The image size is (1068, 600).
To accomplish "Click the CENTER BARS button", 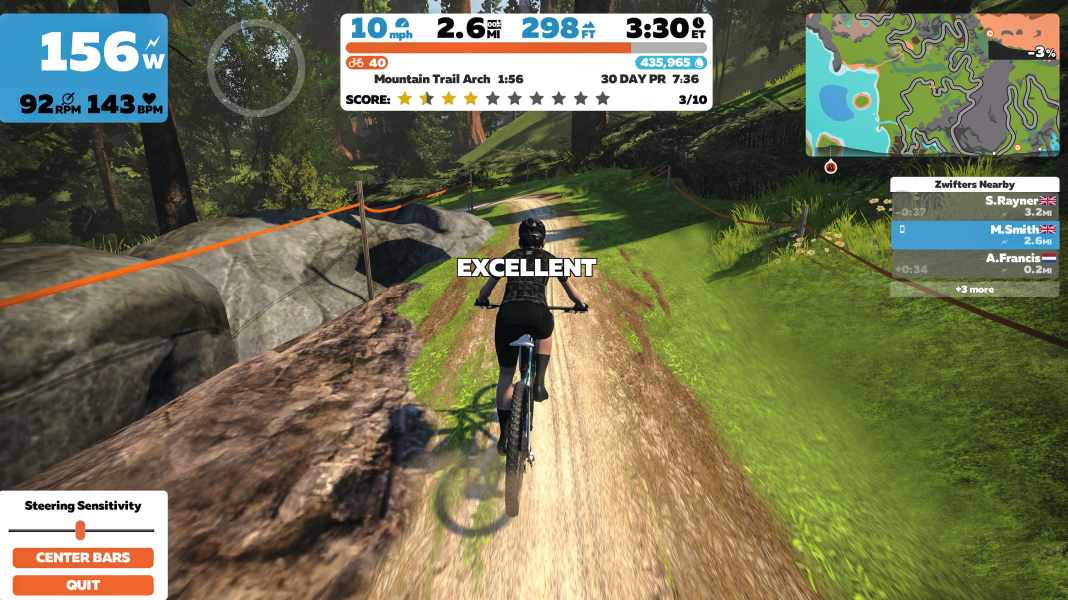I will (x=83, y=558).
